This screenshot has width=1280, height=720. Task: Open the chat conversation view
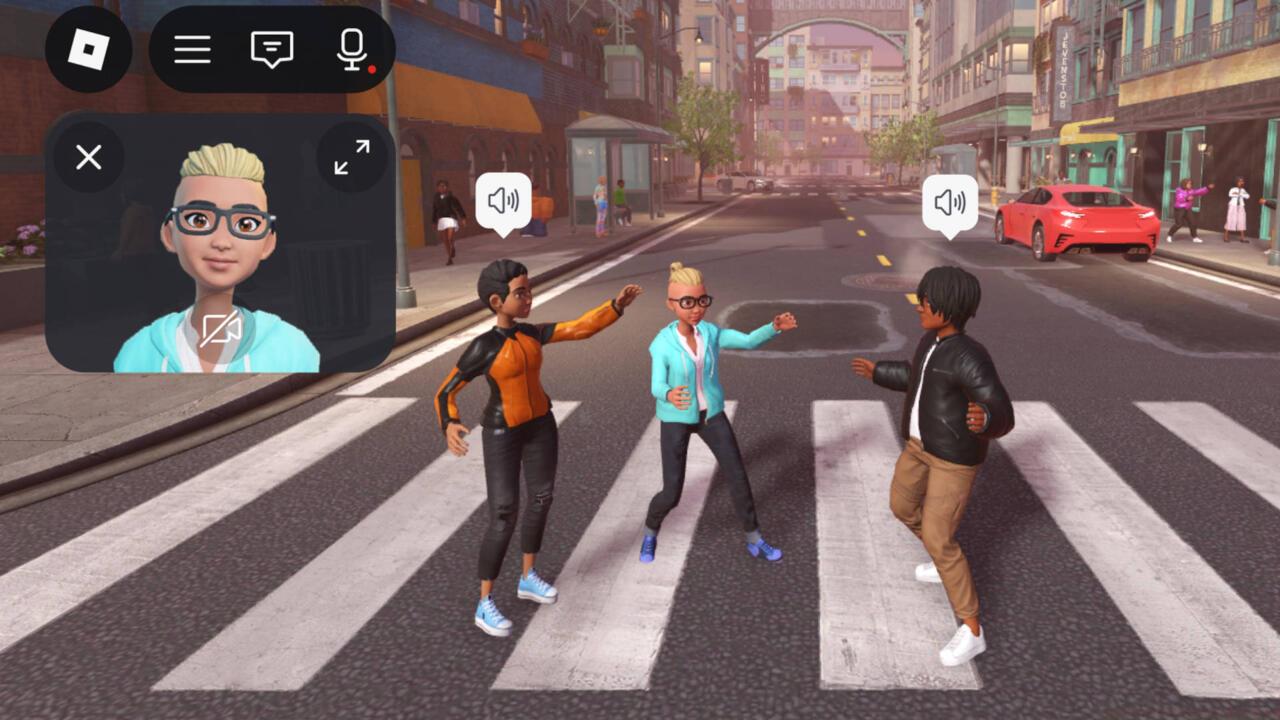coord(271,50)
